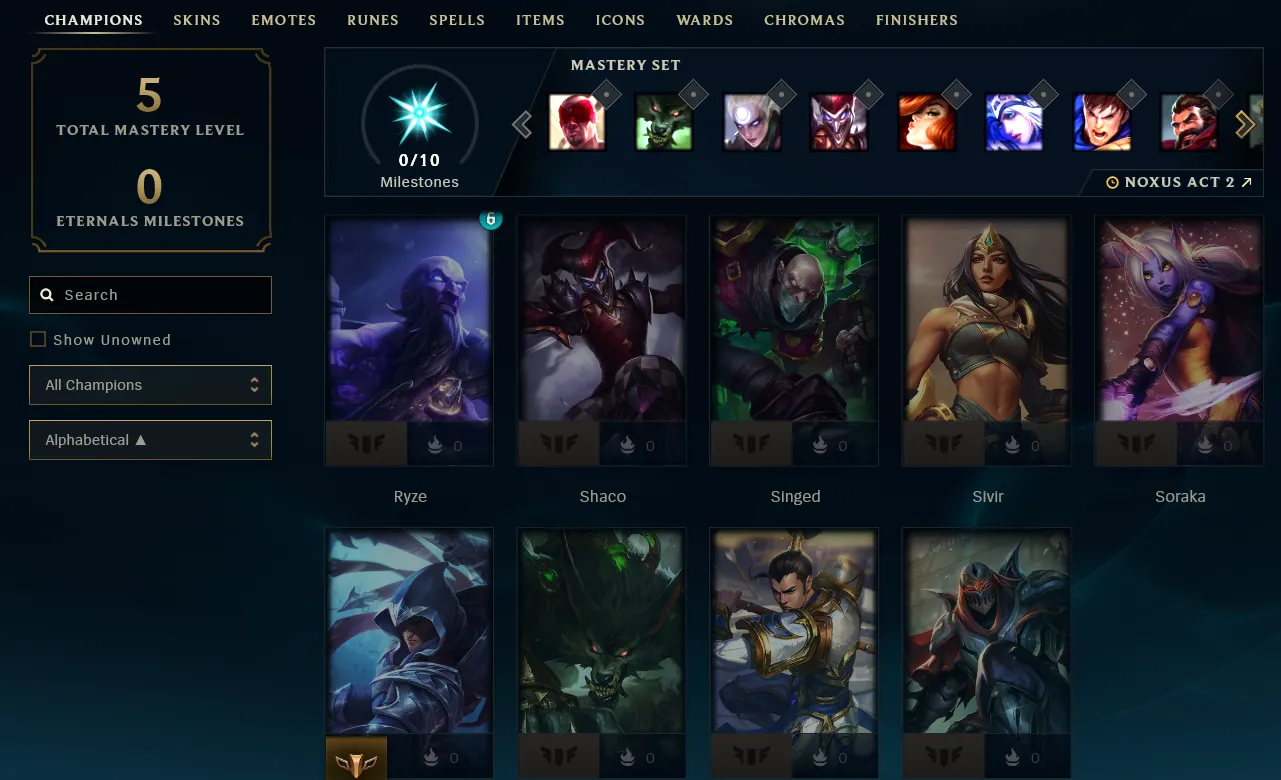Image resolution: width=1281 pixels, height=780 pixels.
Task: Select the Items tab
Action: pos(540,20)
